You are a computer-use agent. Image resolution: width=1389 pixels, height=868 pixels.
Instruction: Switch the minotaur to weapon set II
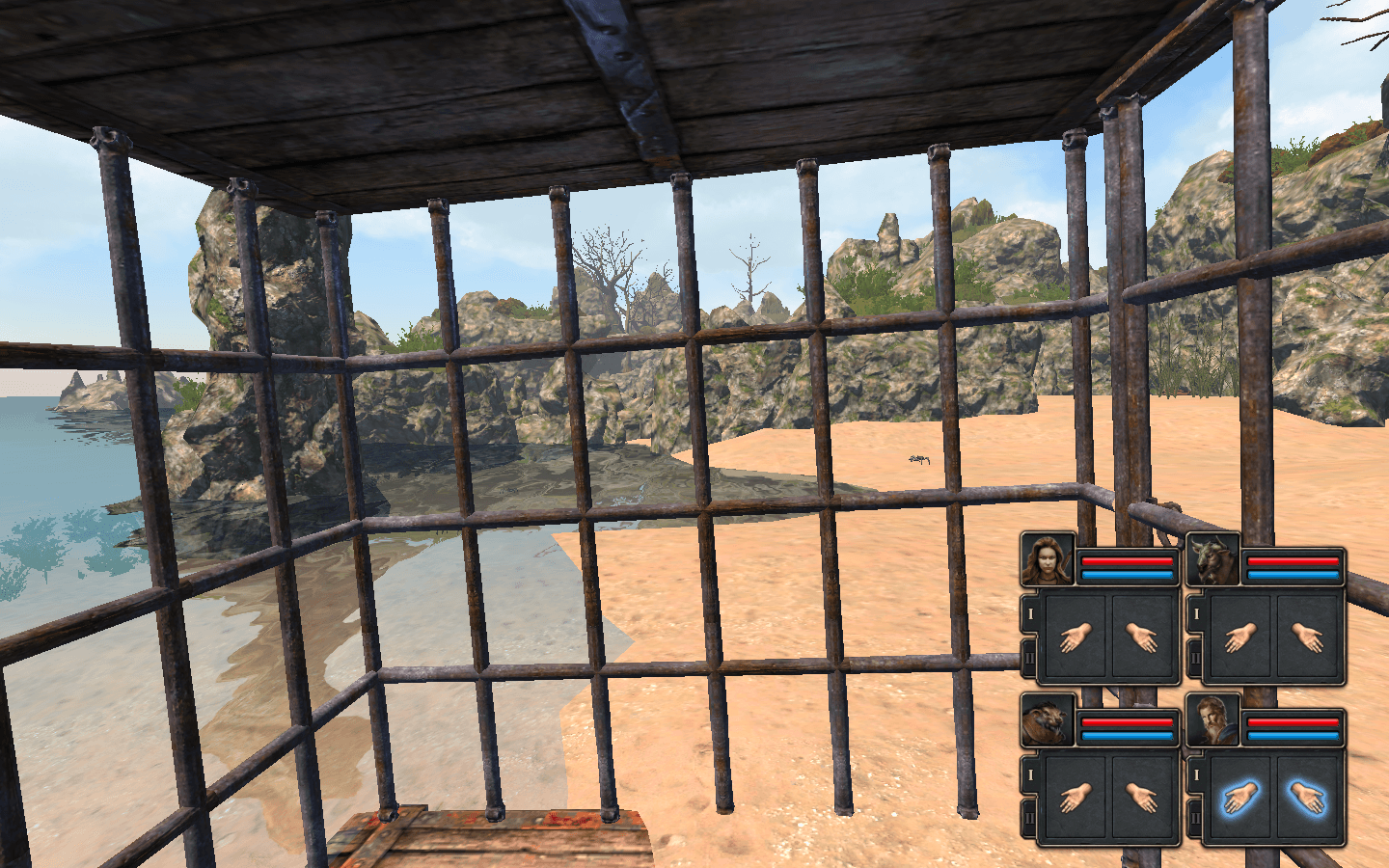pos(1195,657)
